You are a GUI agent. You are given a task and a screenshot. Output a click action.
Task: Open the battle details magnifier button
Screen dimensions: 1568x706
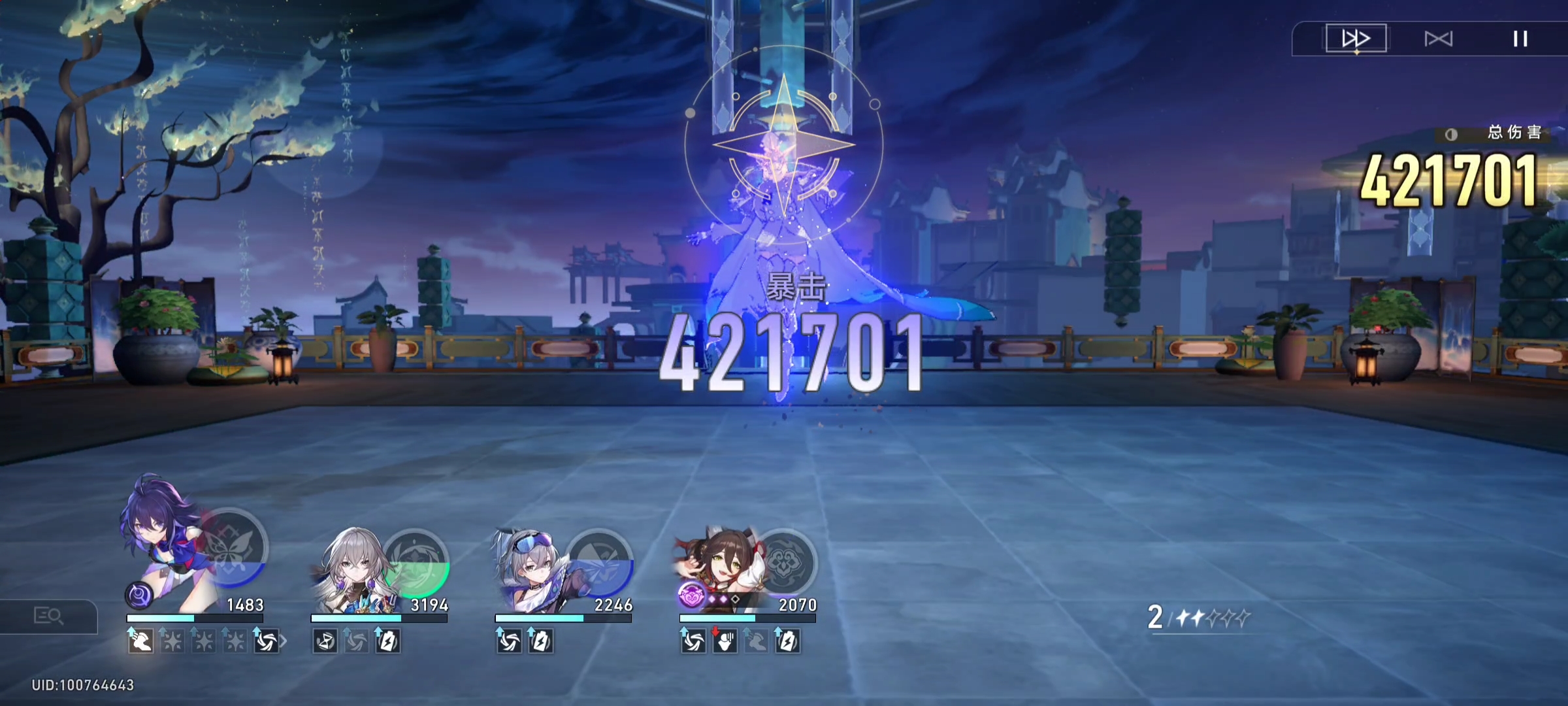48,616
